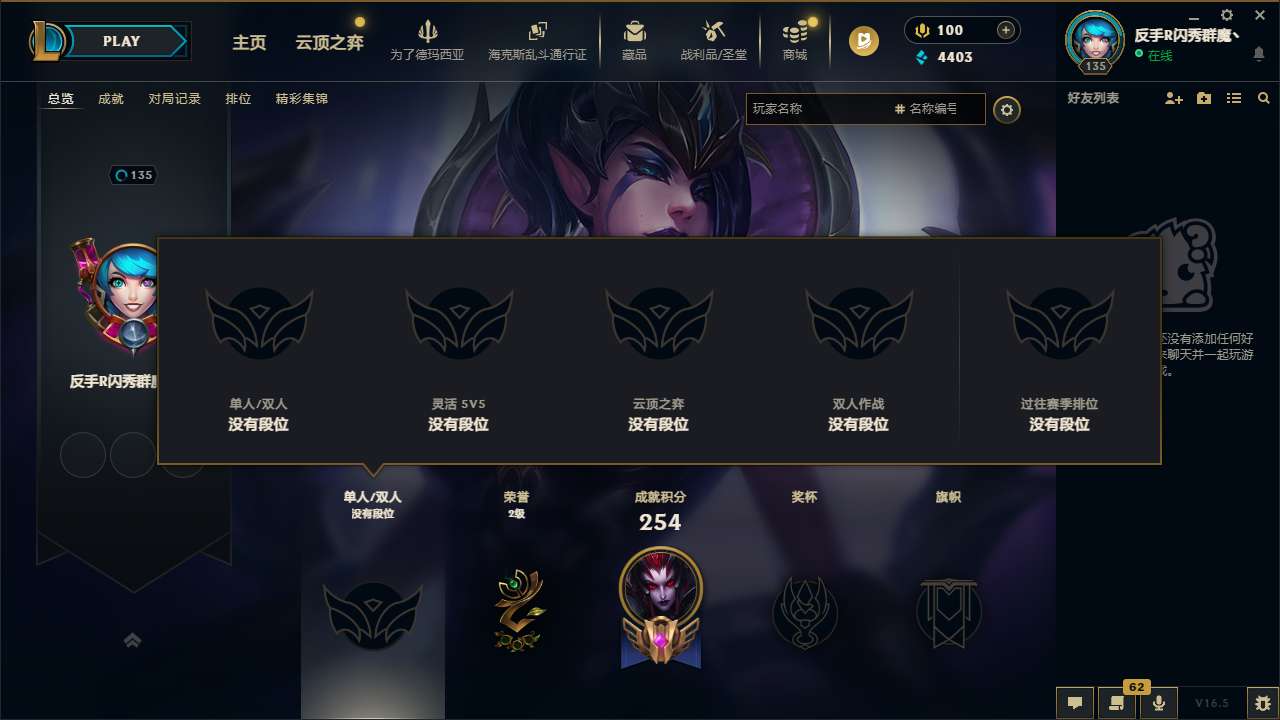Mute the microphone in the bottom bar
Viewport: 1280px width, 720px height.
1159,703
